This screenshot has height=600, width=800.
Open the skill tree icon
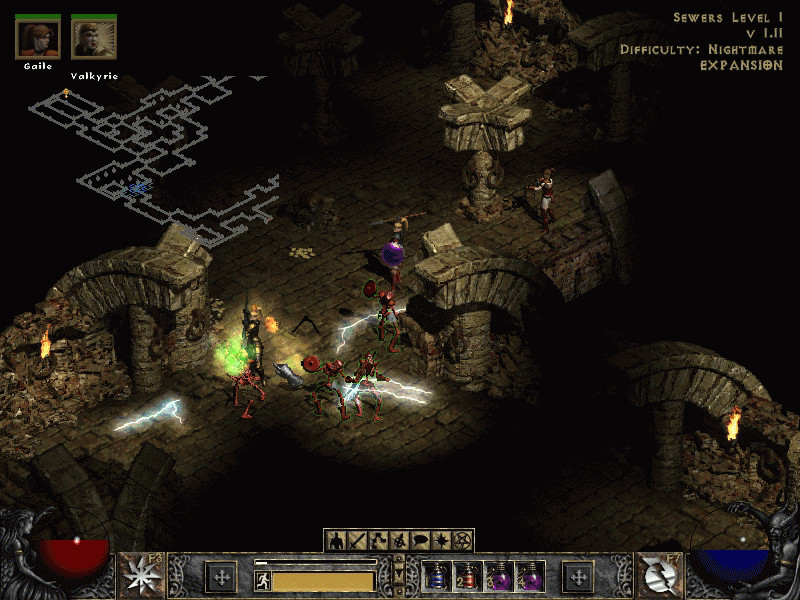(x=379, y=541)
